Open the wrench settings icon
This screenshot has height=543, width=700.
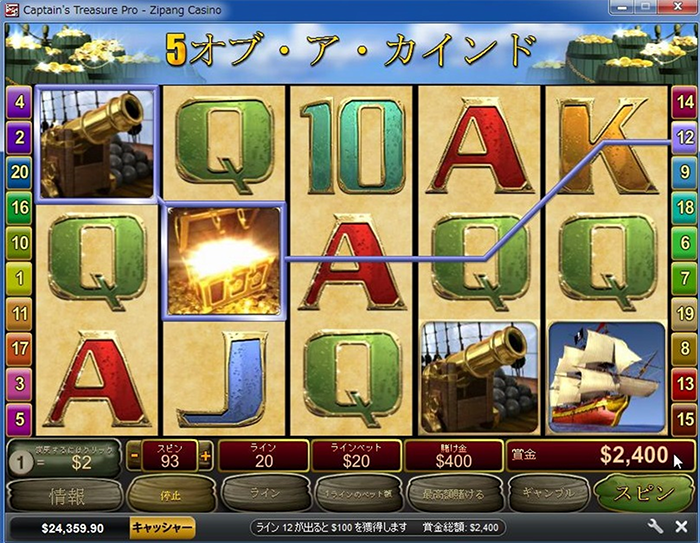click(656, 526)
